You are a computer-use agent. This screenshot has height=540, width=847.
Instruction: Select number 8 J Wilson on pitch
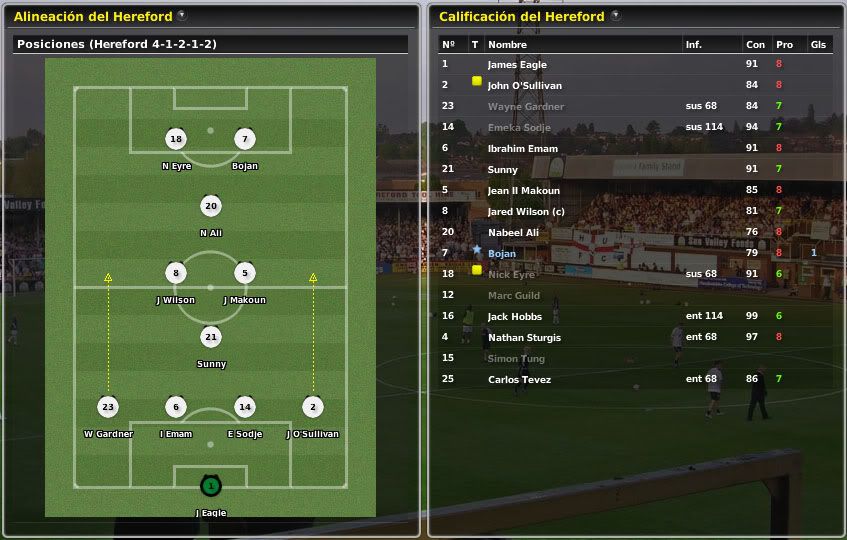176,274
